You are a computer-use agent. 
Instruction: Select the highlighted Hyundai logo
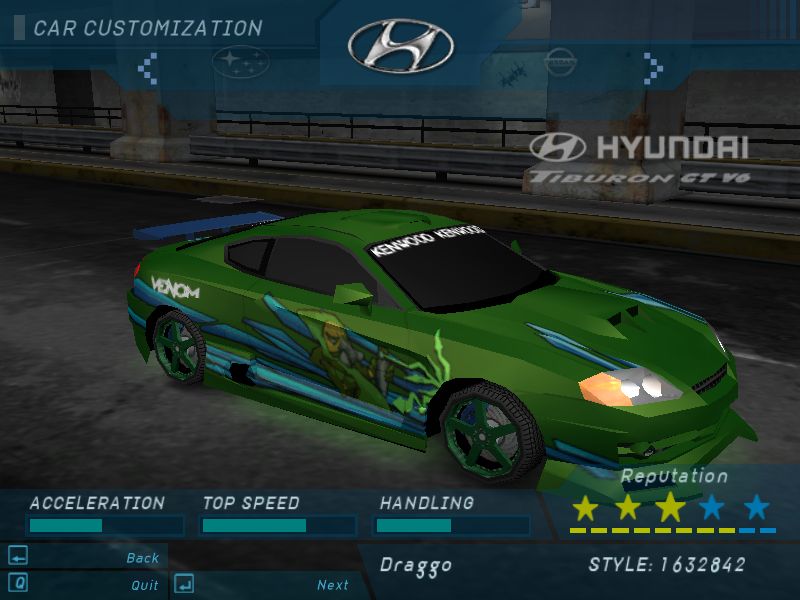point(400,45)
